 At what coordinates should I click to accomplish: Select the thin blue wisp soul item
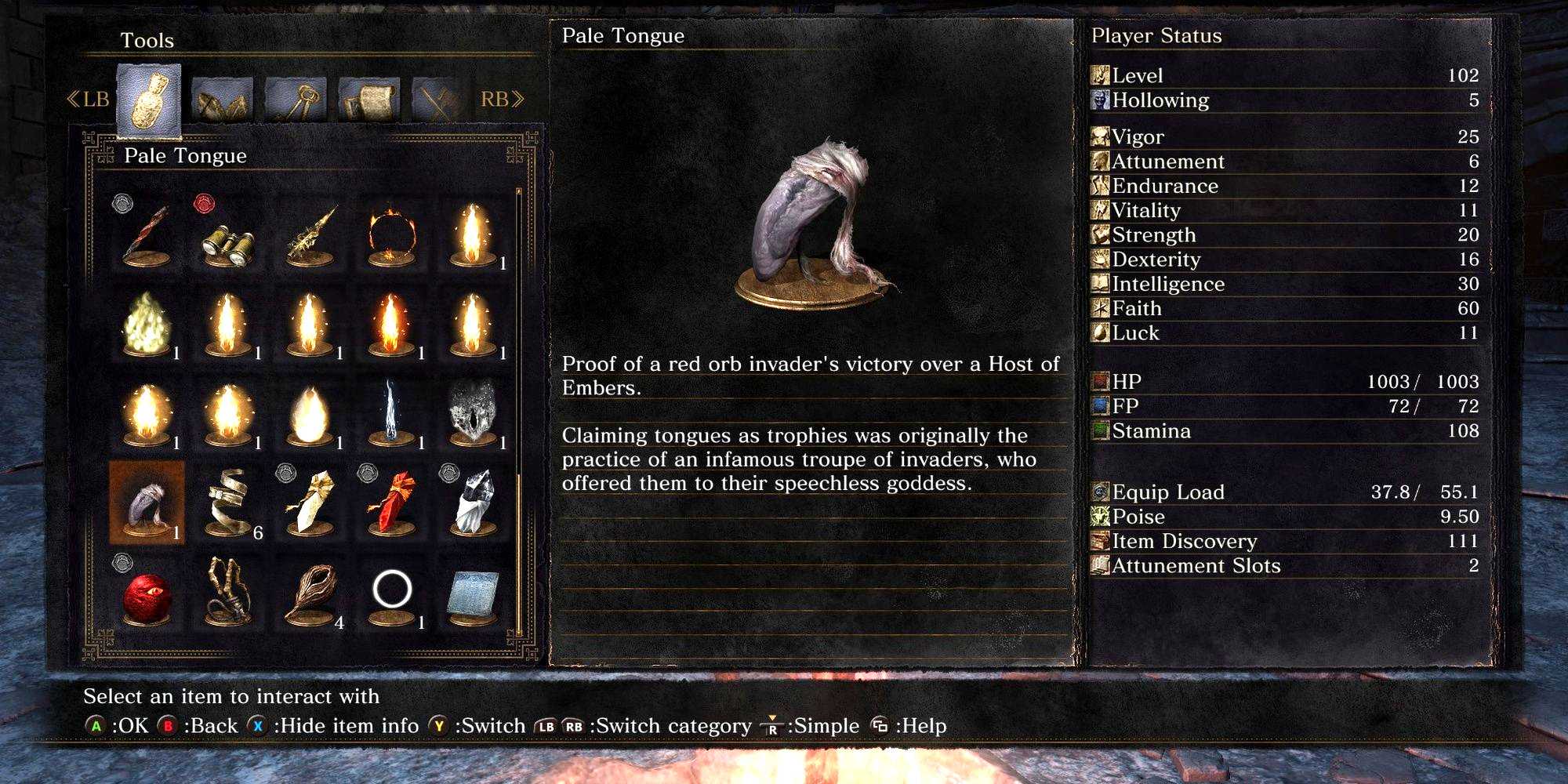[x=391, y=413]
